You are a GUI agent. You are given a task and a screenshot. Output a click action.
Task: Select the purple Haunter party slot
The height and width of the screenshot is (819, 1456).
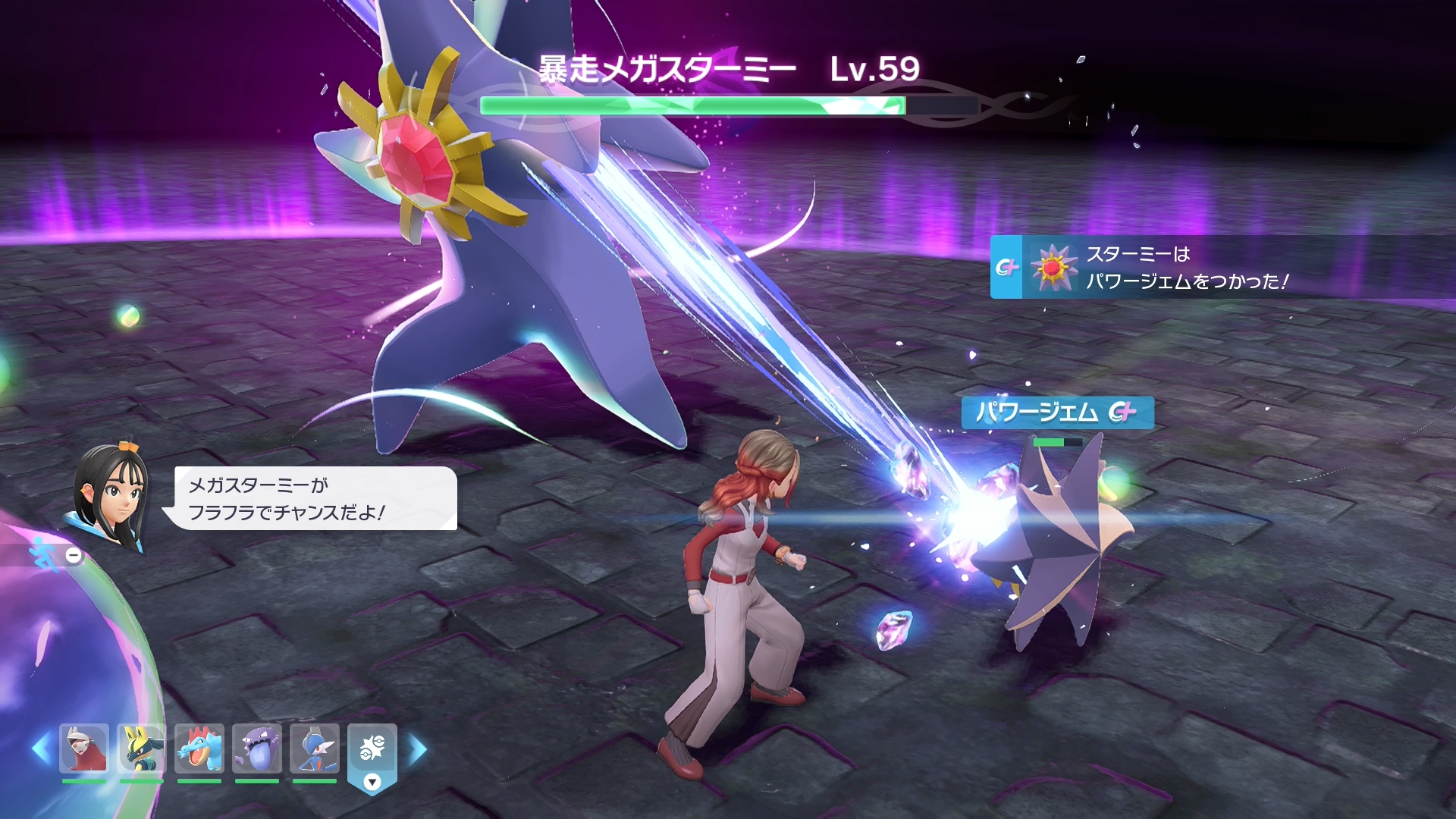(x=257, y=748)
